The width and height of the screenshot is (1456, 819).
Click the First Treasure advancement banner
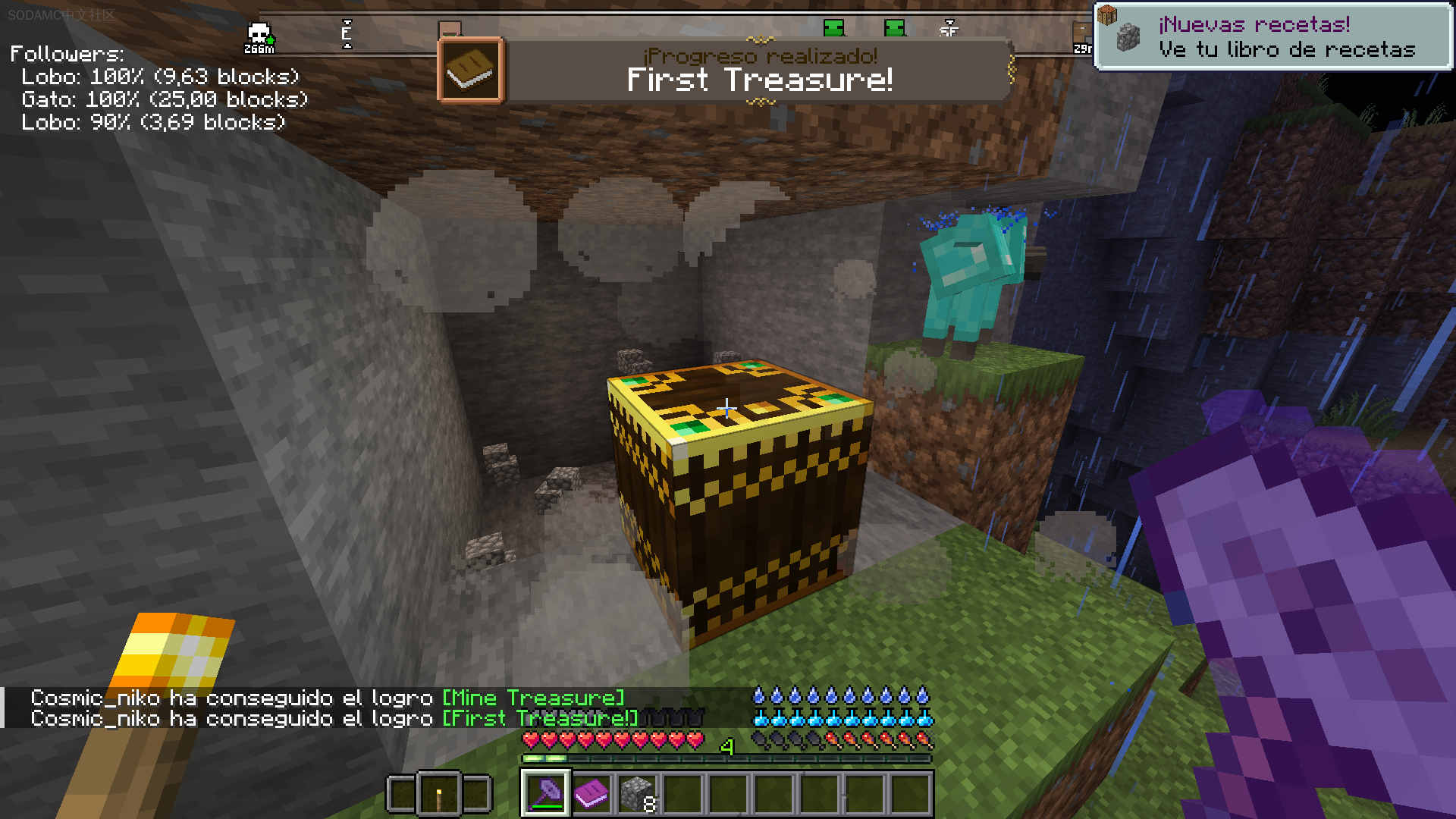758,70
